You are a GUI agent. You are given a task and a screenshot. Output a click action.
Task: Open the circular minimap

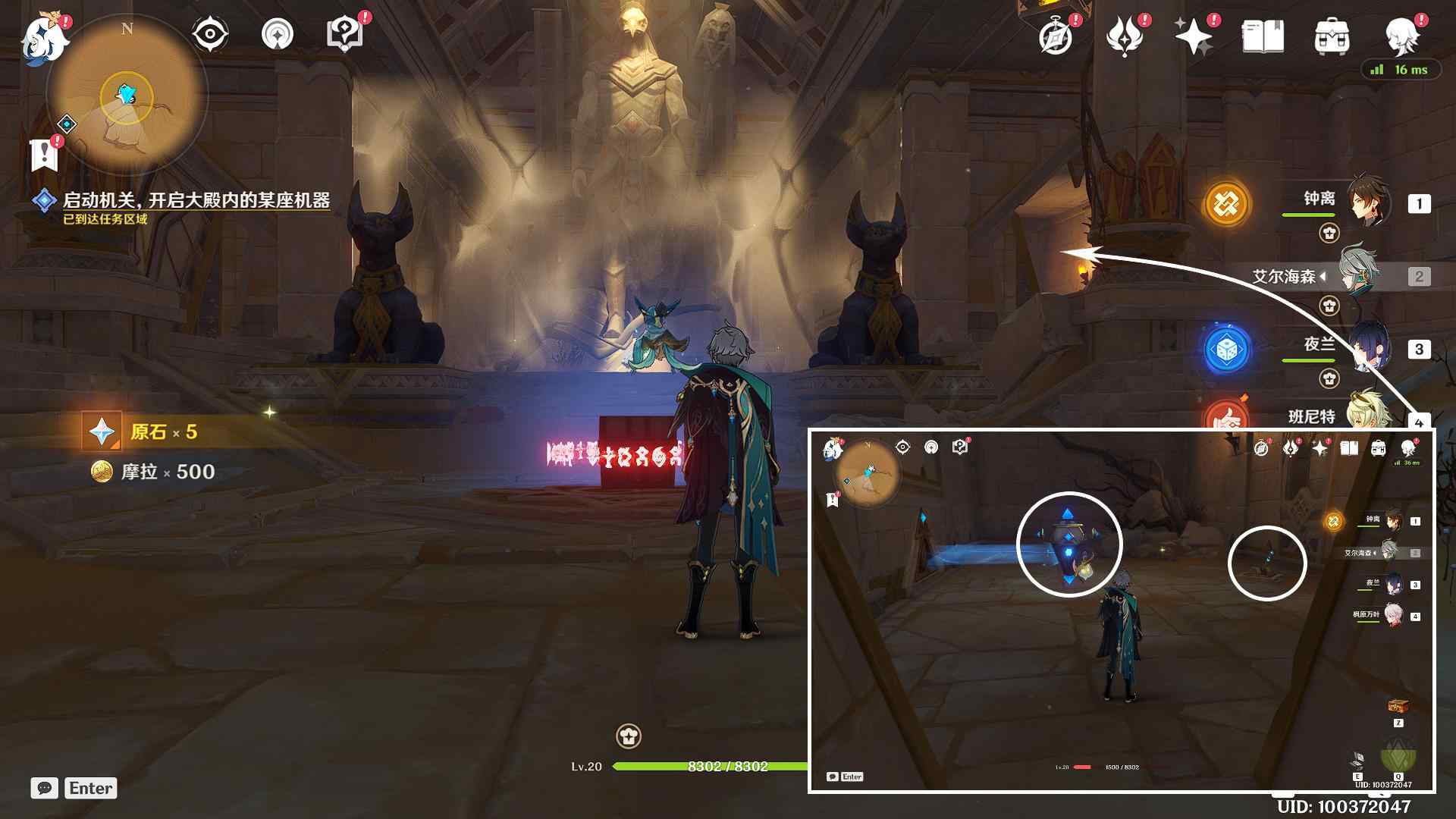(127, 96)
